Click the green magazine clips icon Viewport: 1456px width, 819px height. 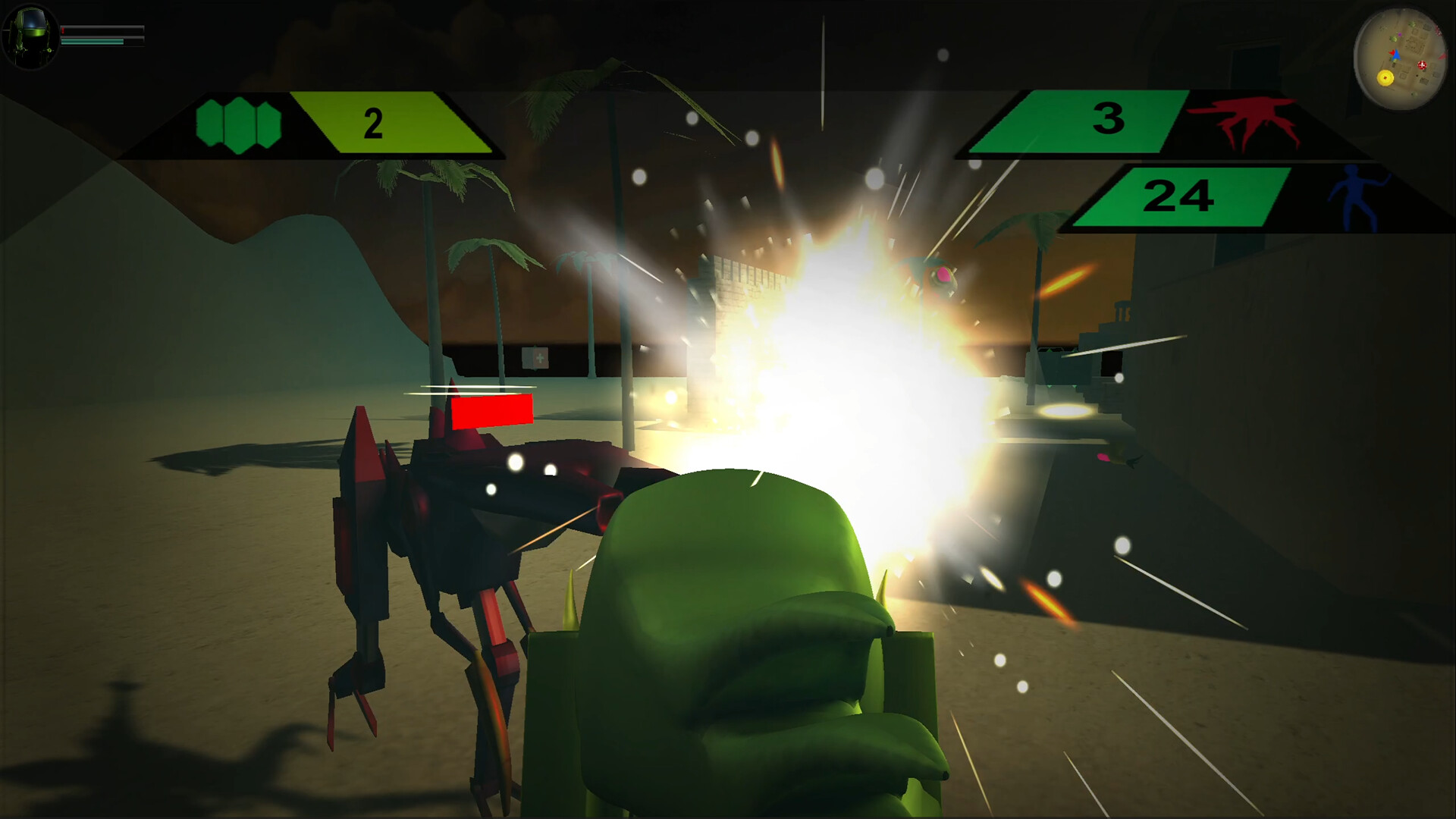[237, 121]
